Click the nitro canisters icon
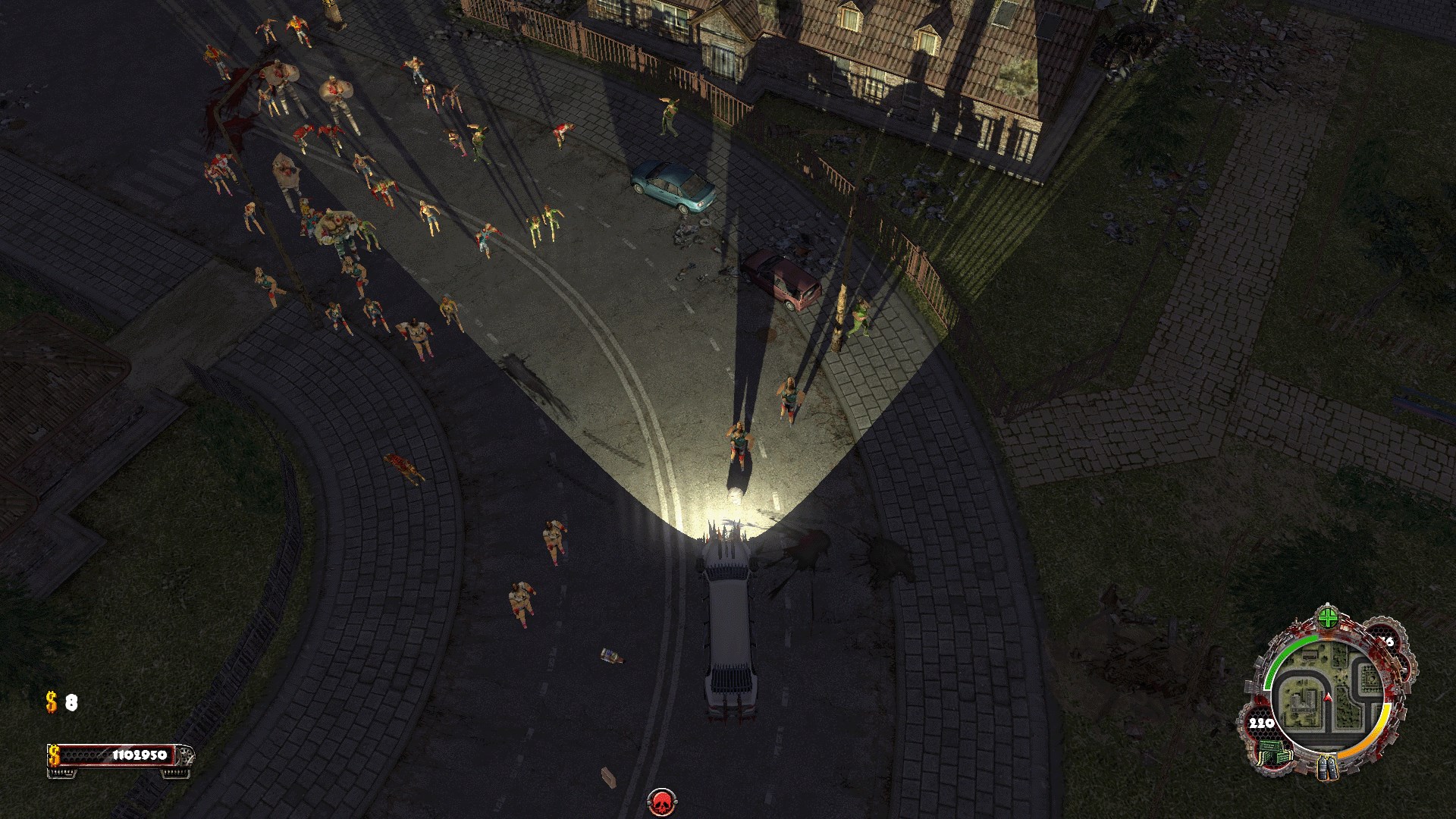Image resolution: width=1456 pixels, height=819 pixels. pos(1328,766)
